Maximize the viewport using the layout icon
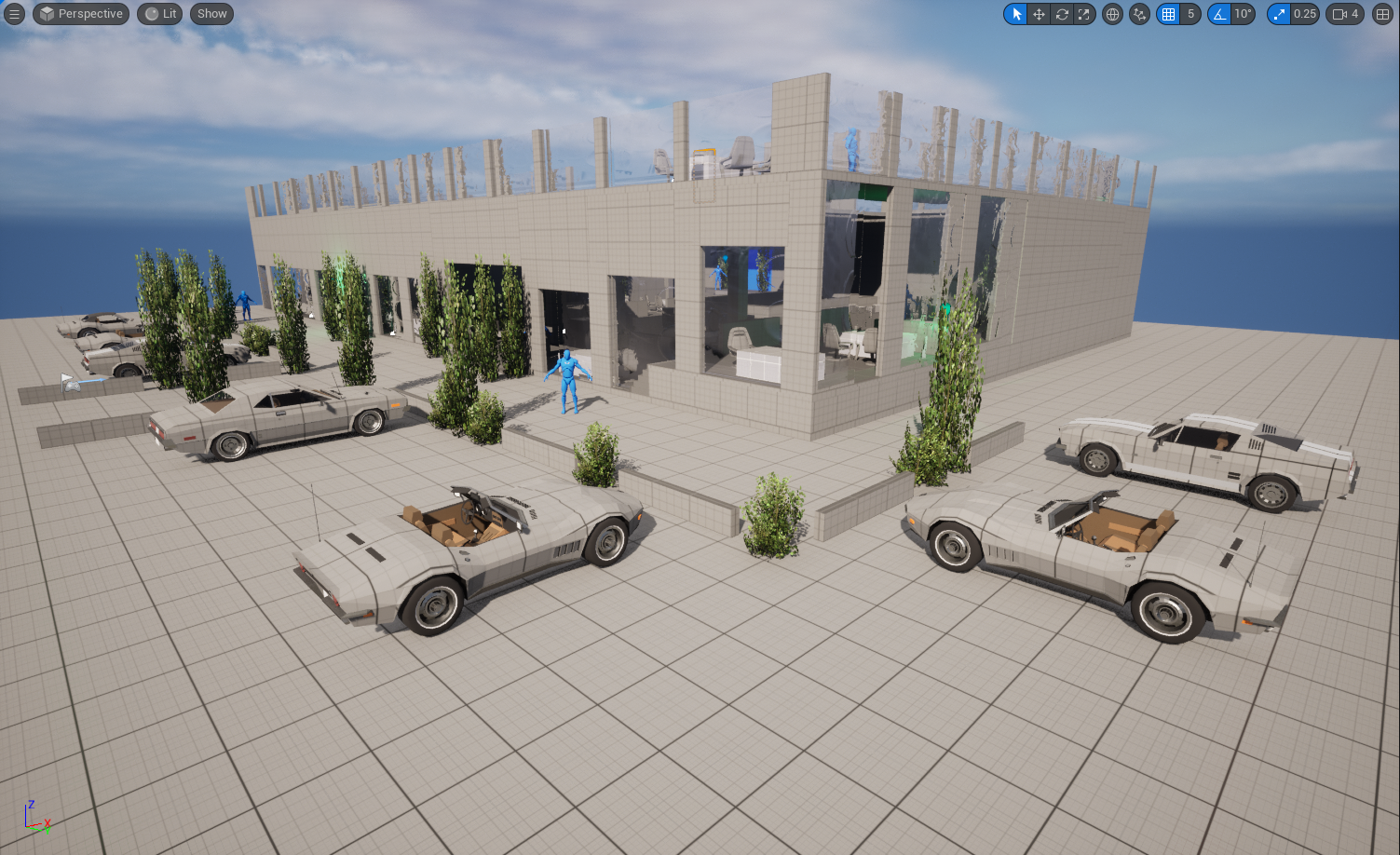The height and width of the screenshot is (855, 1400). [x=1382, y=14]
